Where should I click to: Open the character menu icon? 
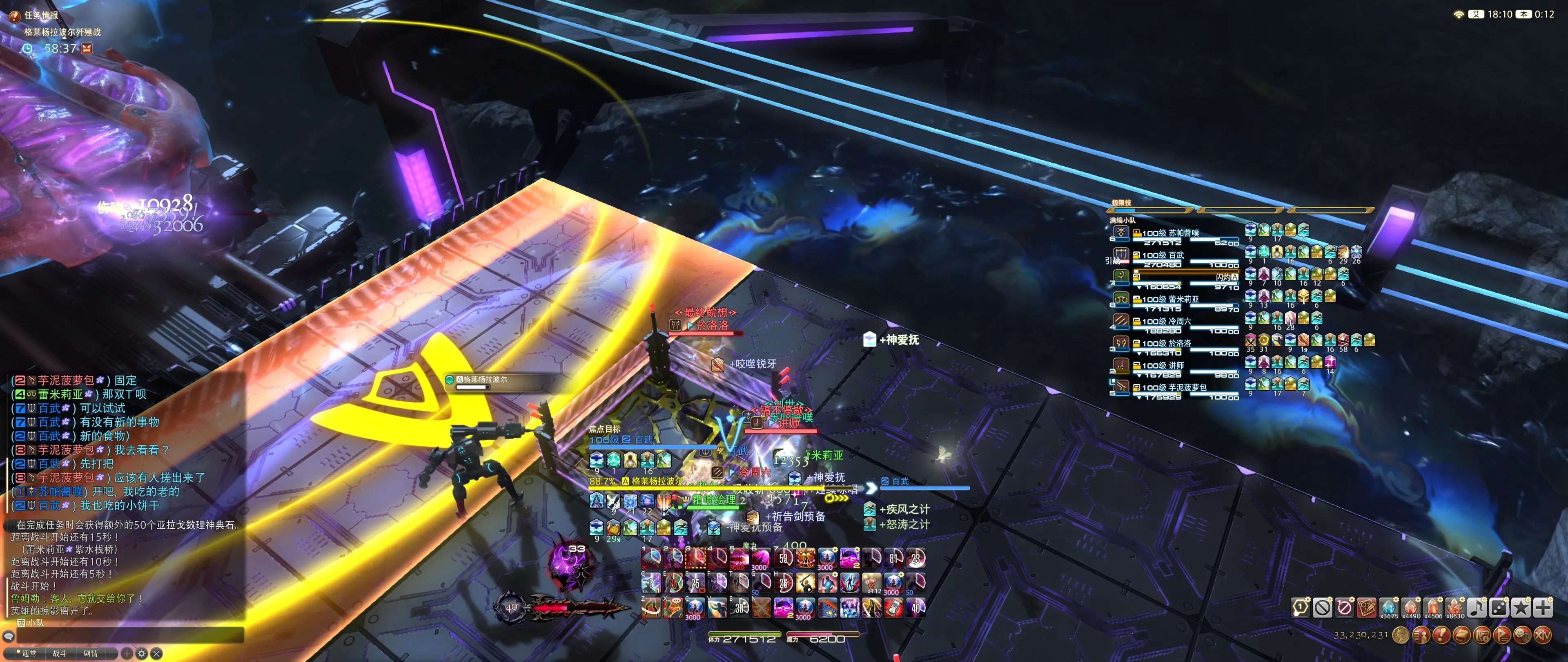[x=1421, y=635]
